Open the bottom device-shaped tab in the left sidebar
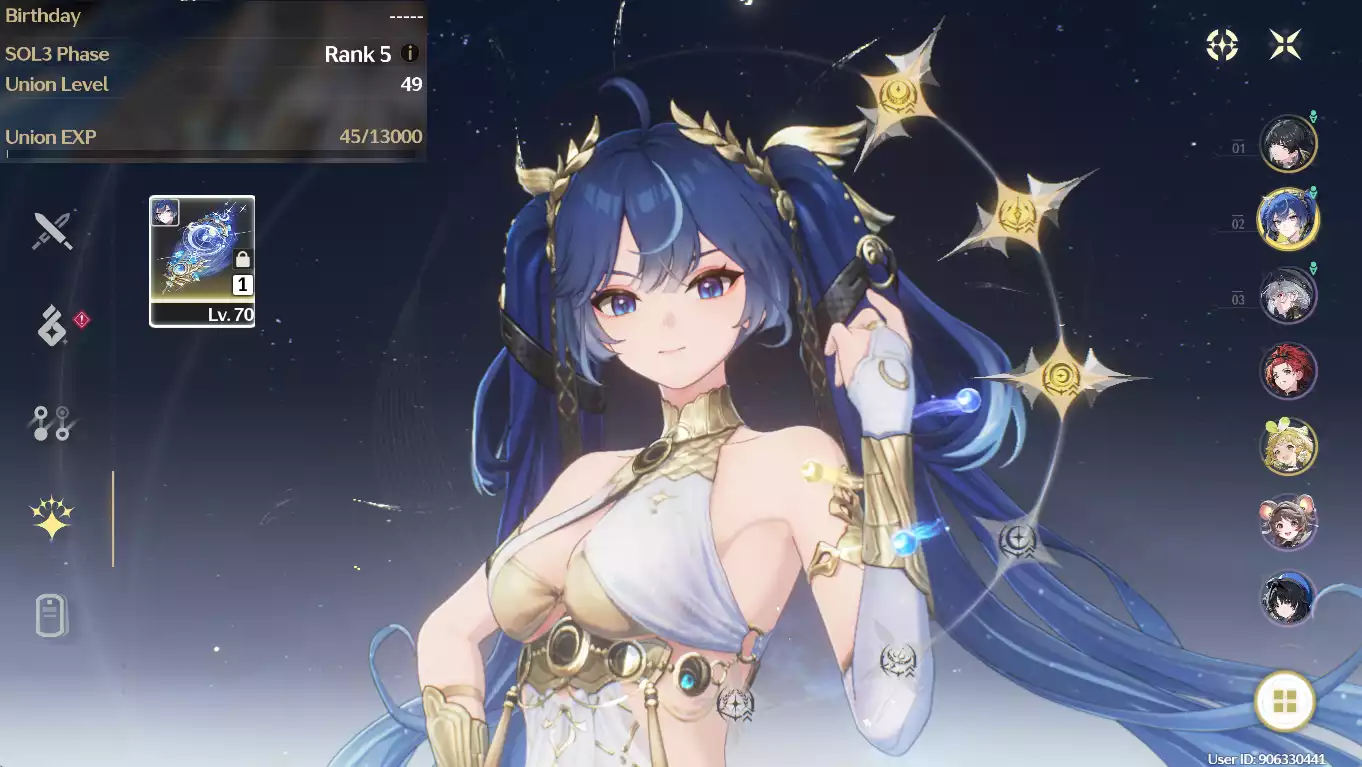 point(52,614)
